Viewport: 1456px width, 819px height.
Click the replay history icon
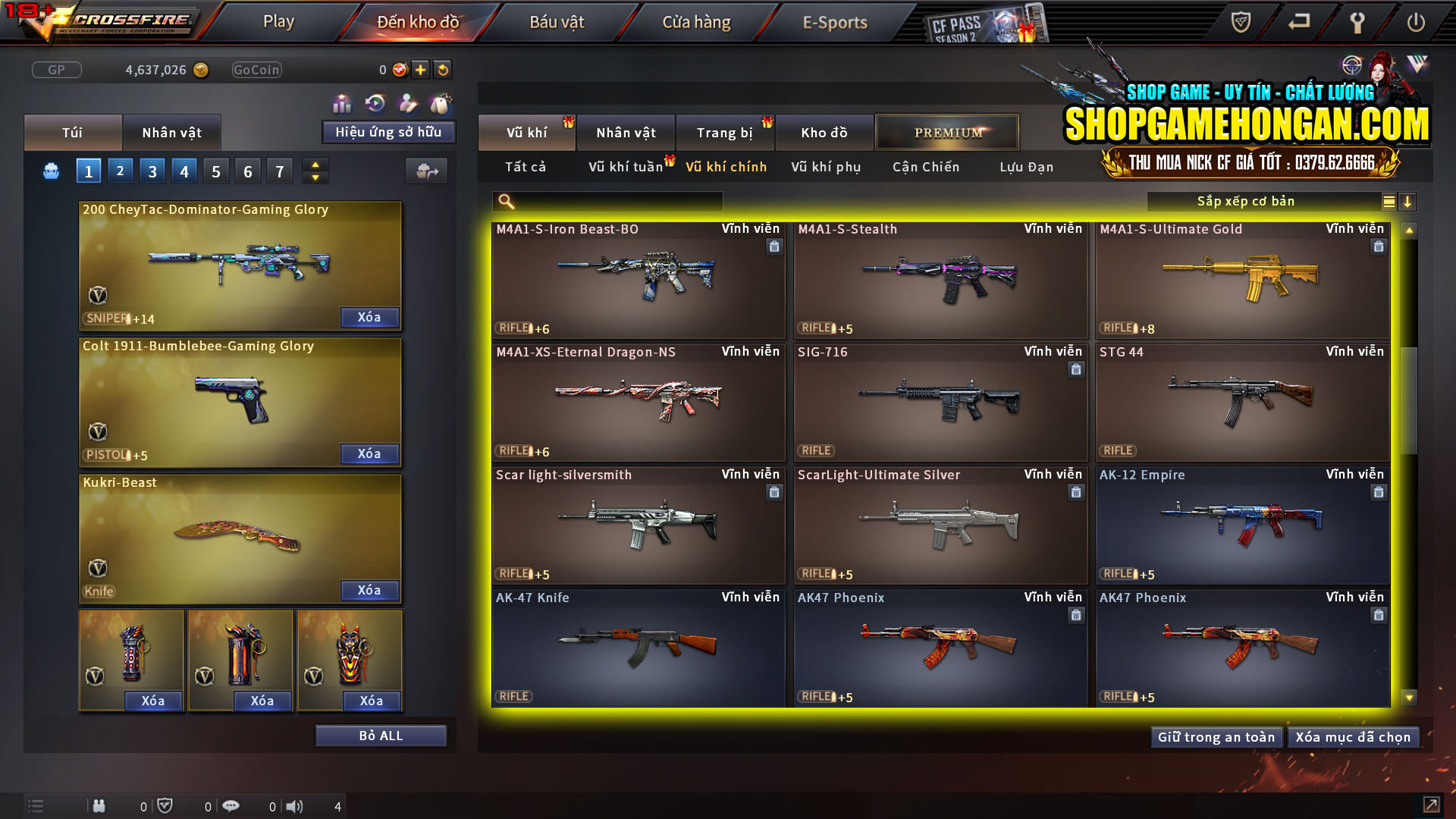(x=374, y=104)
